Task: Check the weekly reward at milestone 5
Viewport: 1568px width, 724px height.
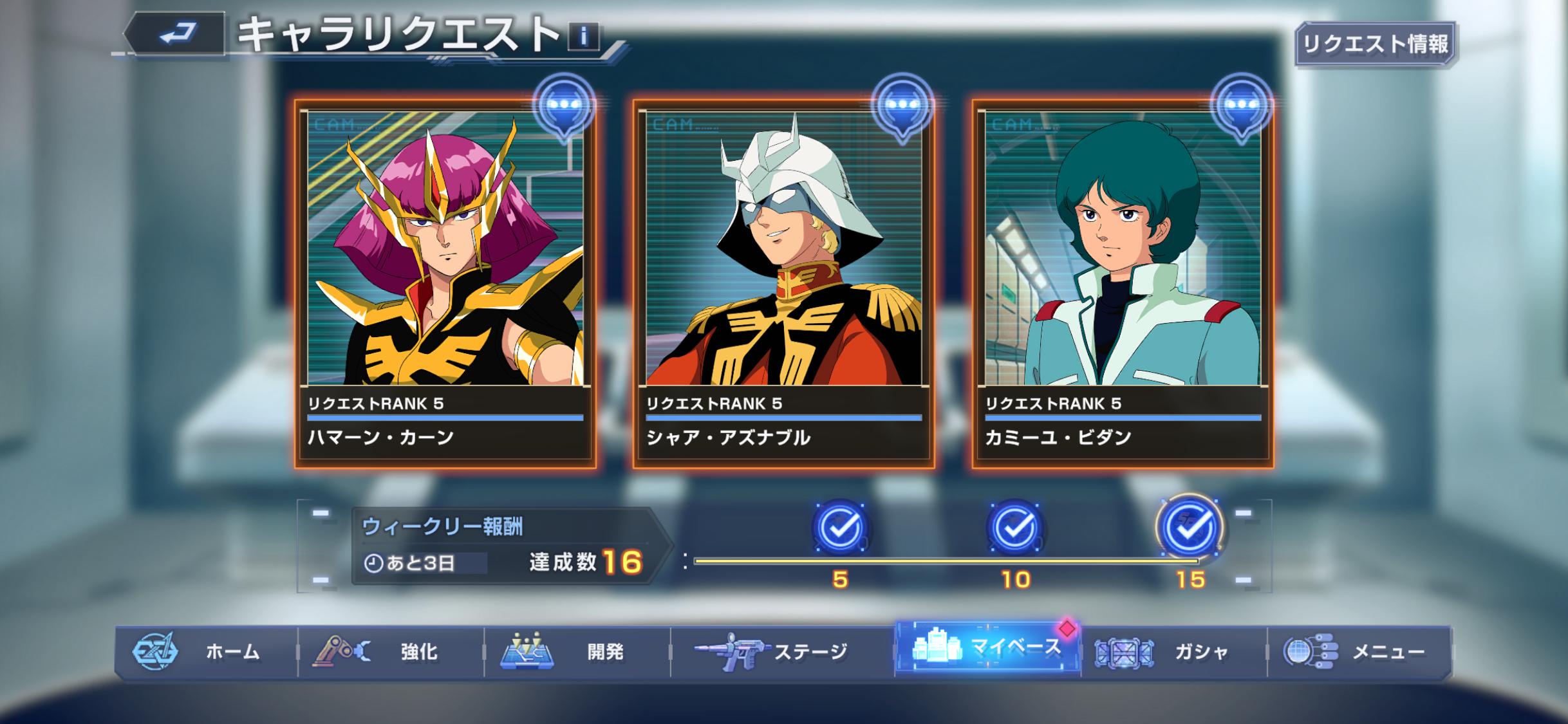Action: pyautogui.click(x=840, y=528)
